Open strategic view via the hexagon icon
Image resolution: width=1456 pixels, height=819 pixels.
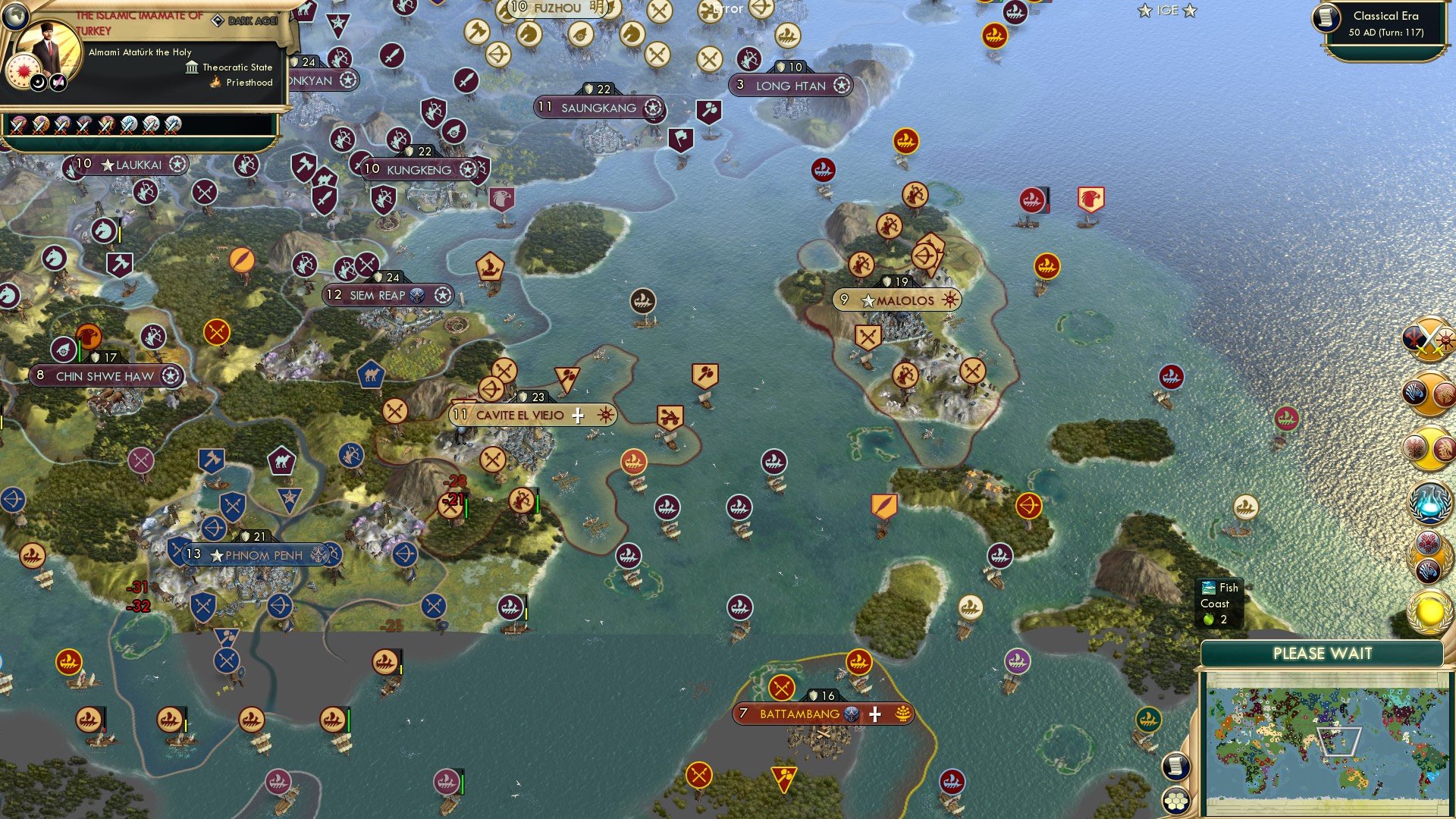1176,798
